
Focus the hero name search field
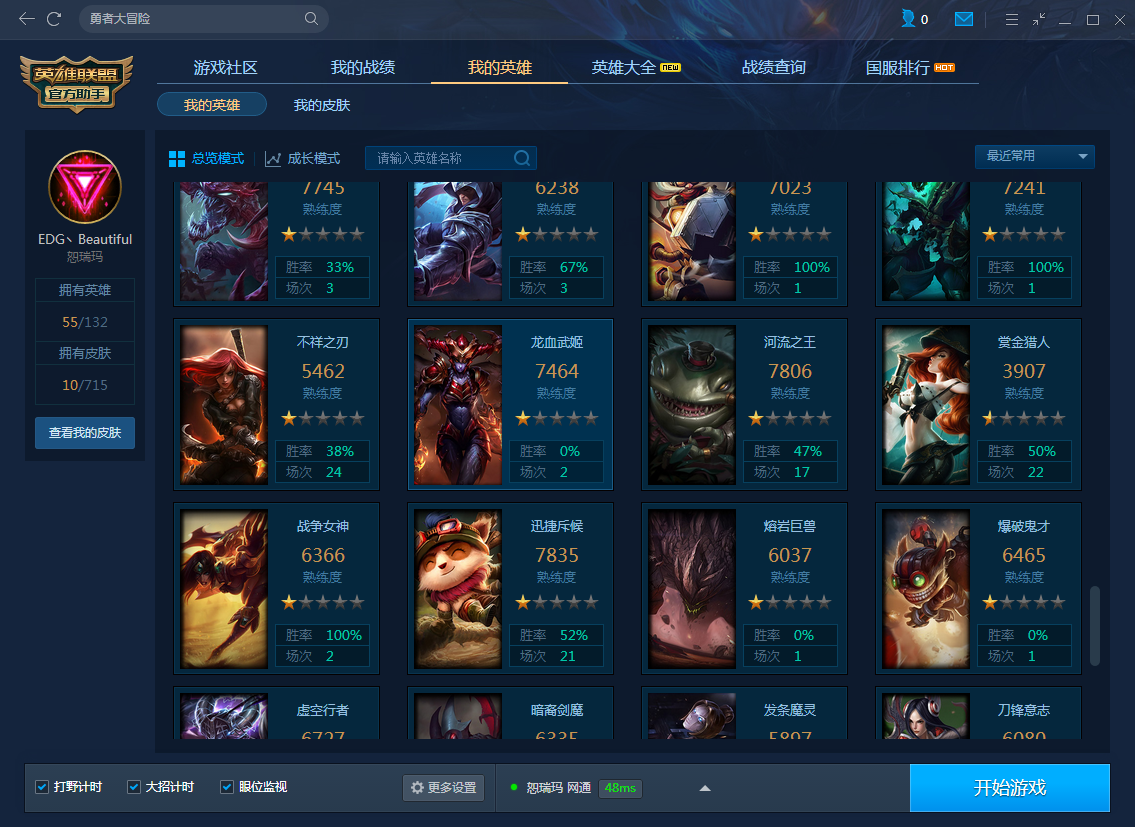[x=440, y=158]
